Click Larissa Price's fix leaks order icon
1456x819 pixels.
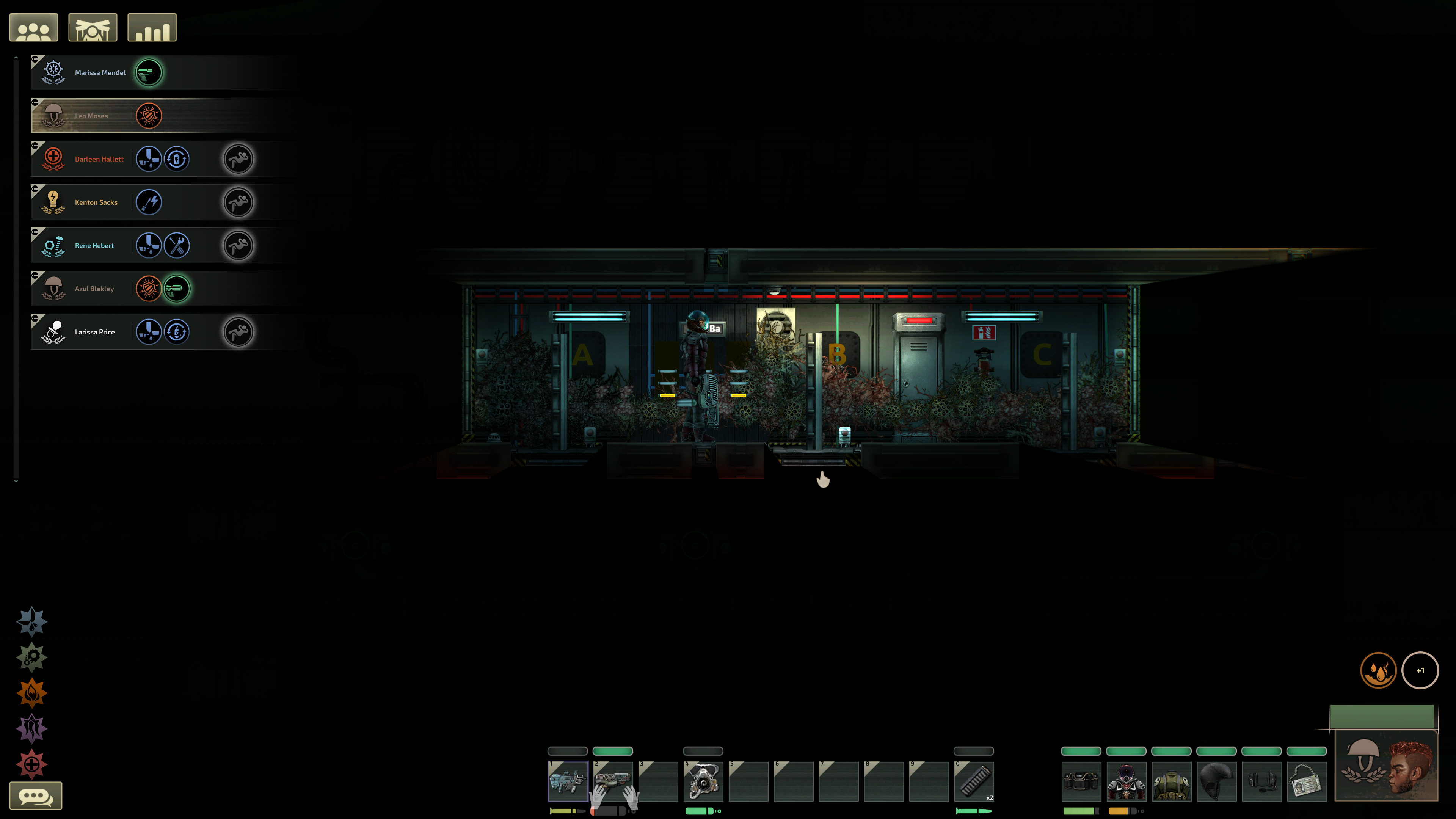point(149,333)
